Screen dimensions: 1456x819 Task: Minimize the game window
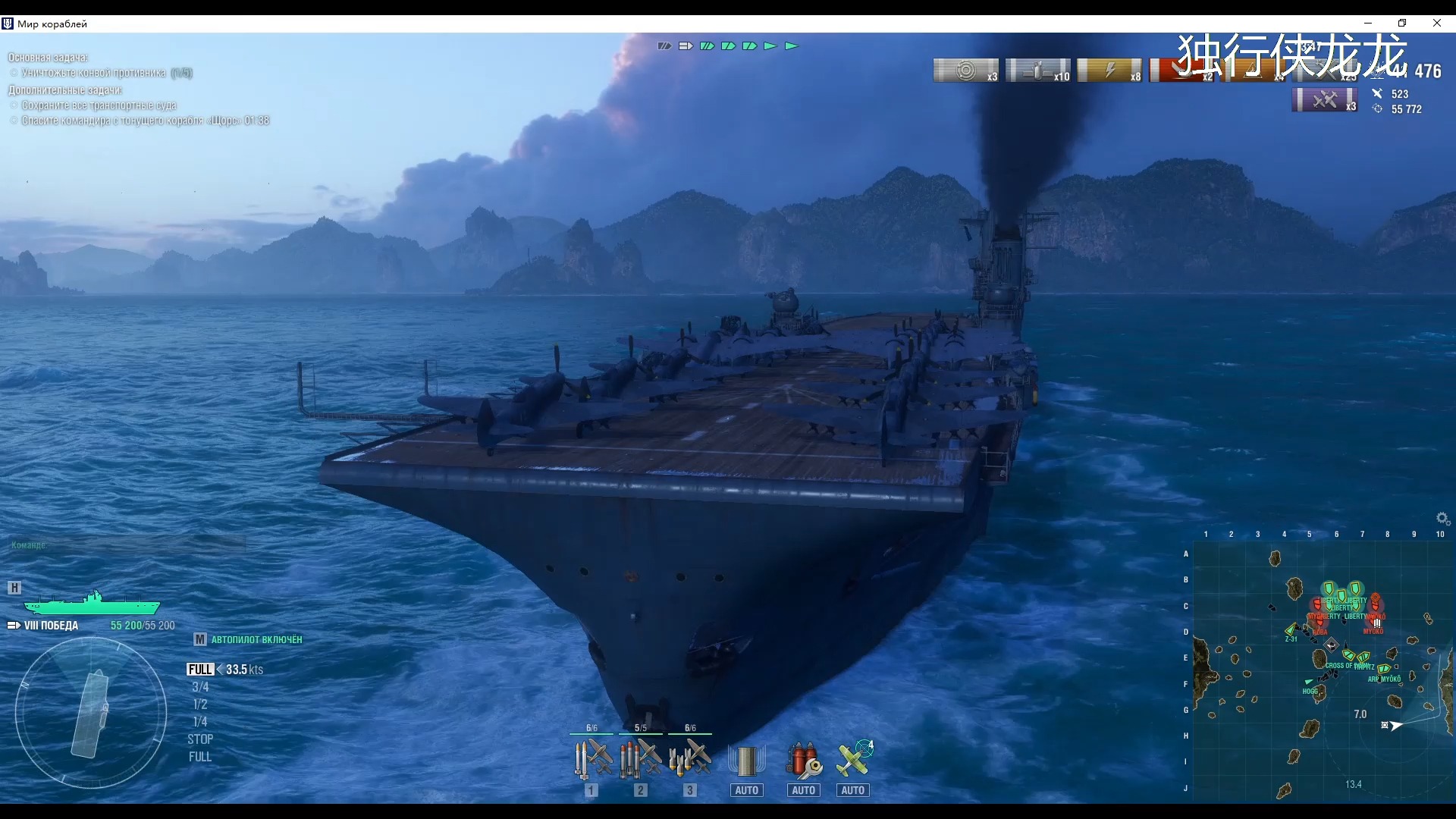[1367, 24]
